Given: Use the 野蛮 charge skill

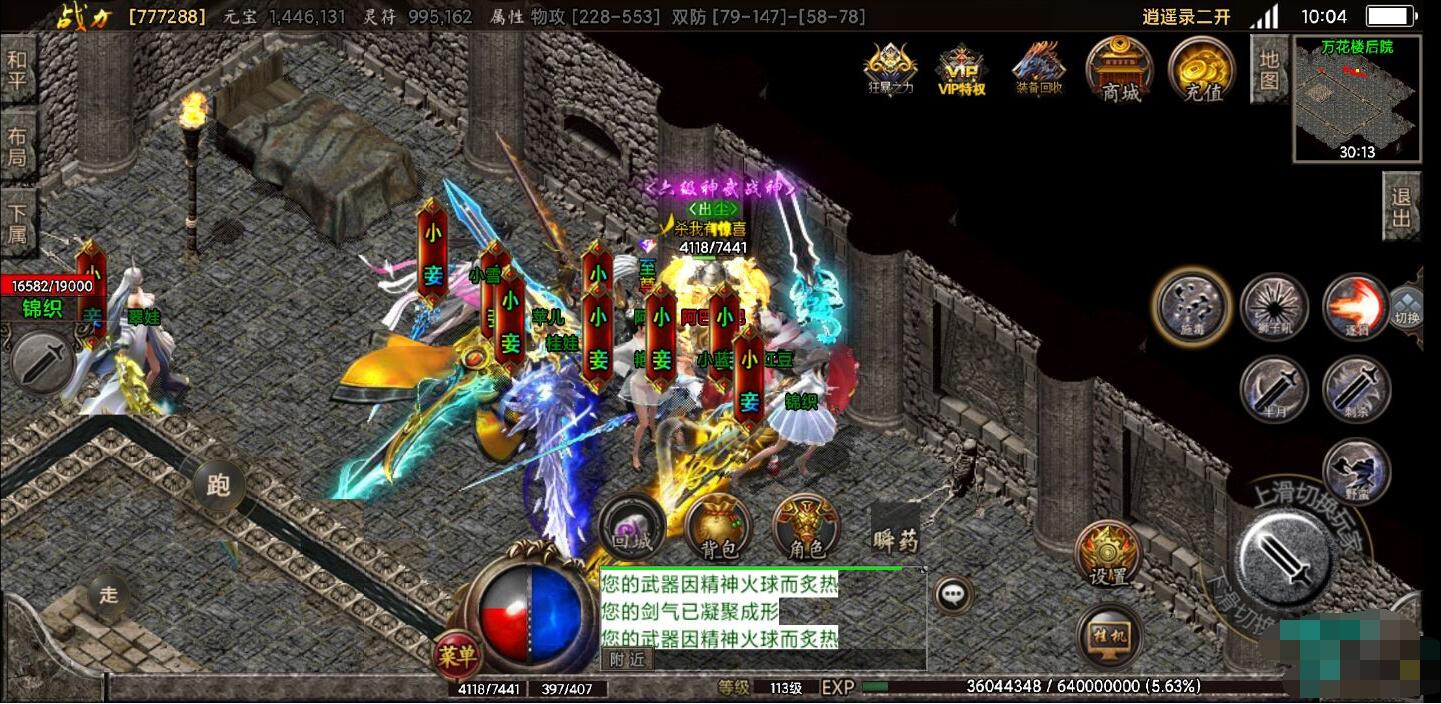Looking at the screenshot, I should (x=1355, y=470).
